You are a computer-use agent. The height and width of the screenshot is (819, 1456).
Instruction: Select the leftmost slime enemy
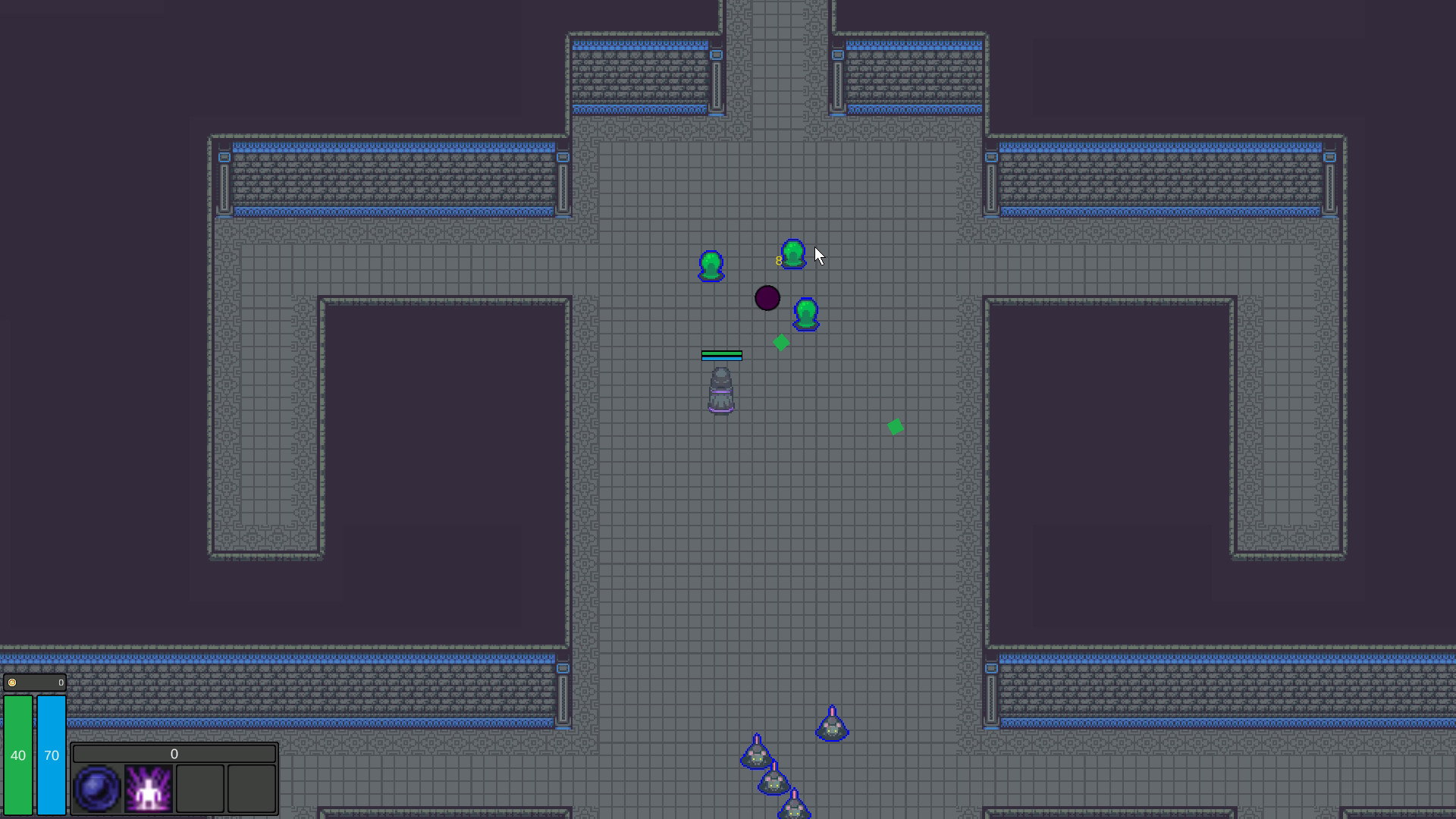[x=711, y=267]
